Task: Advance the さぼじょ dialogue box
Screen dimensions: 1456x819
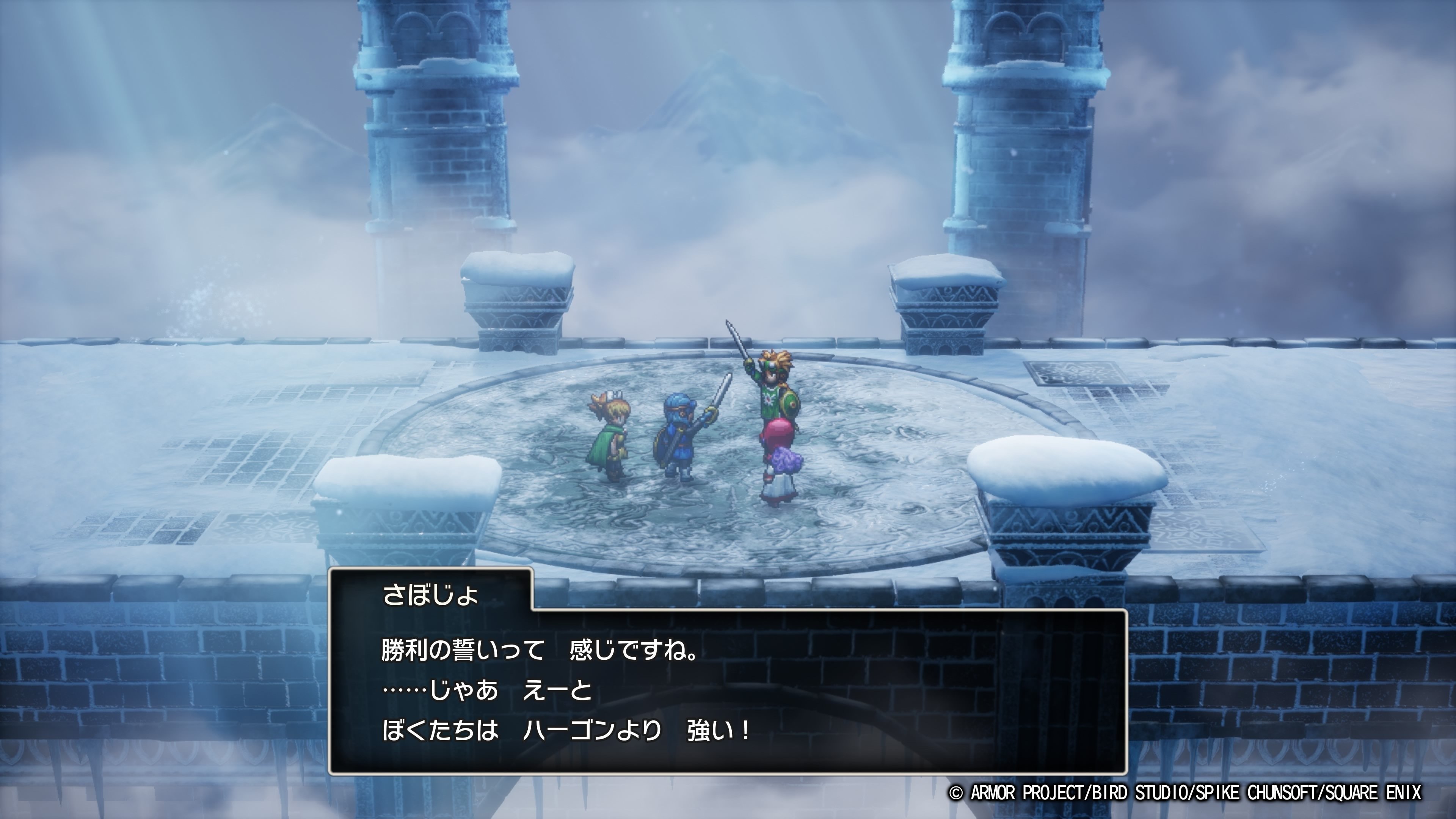Action: (728, 691)
